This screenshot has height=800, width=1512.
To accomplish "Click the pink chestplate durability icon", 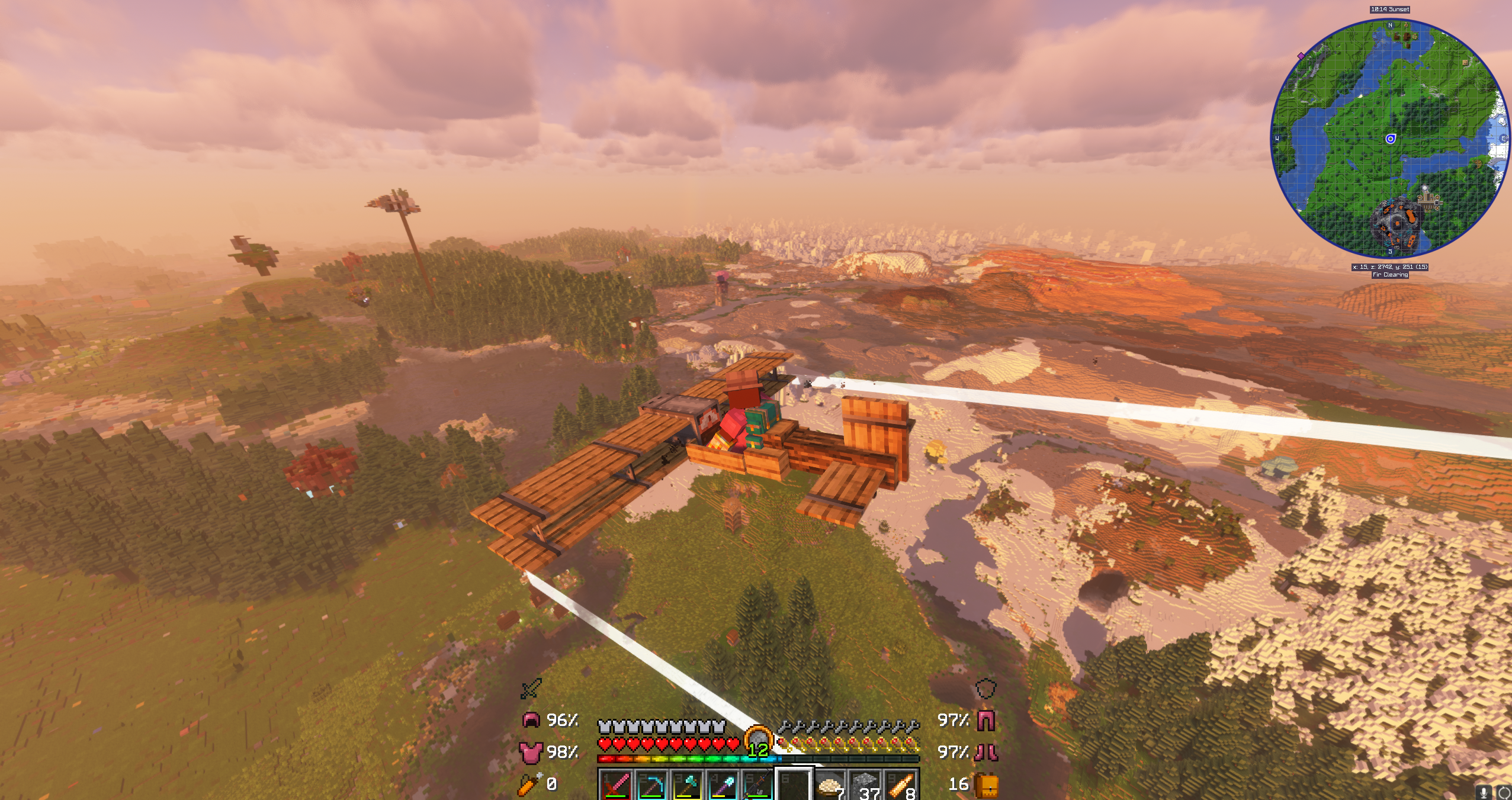I will (531, 752).
